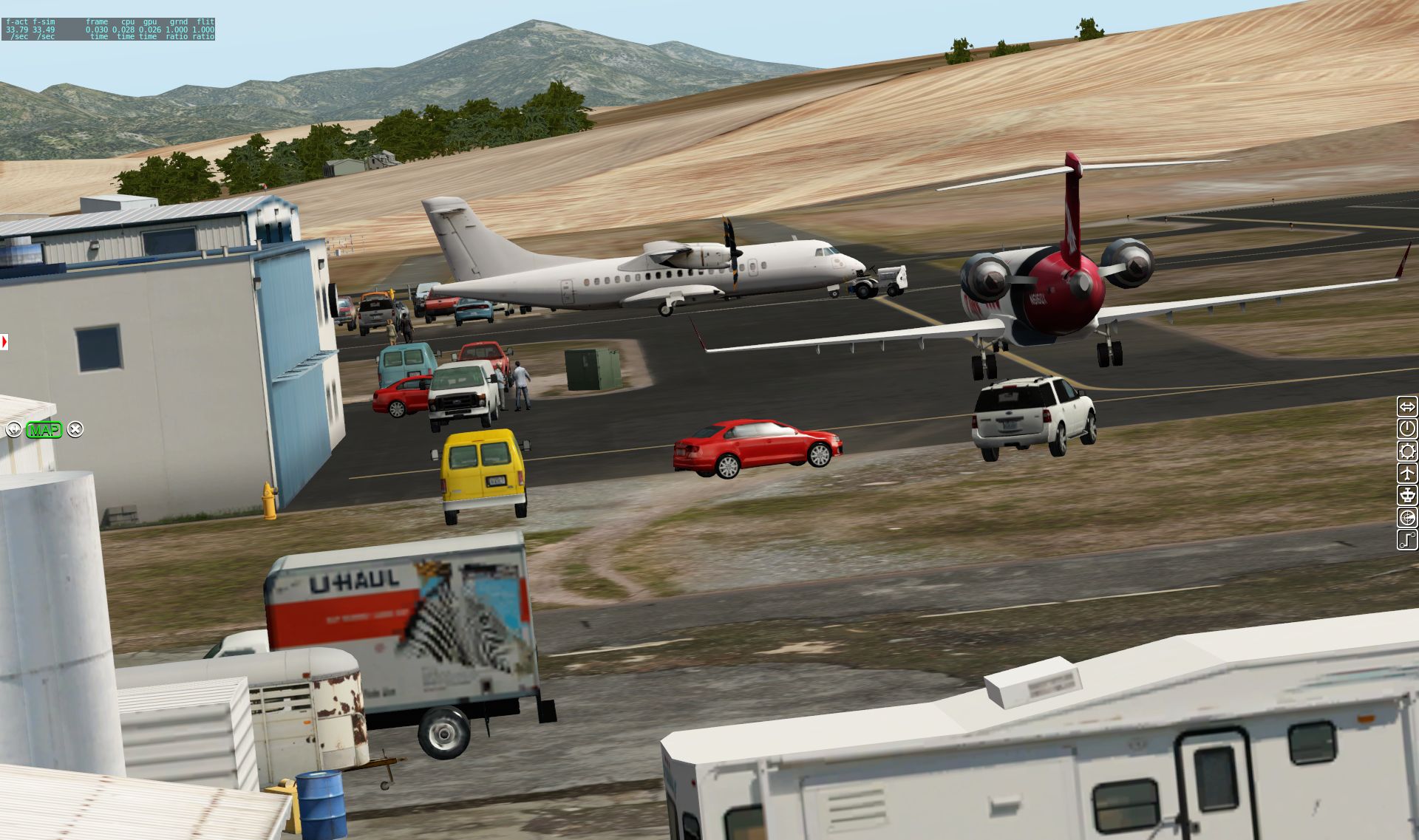Click the round arrow button beside MAP
This screenshot has height=840, width=1419.
pyautogui.click(x=13, y=429)
